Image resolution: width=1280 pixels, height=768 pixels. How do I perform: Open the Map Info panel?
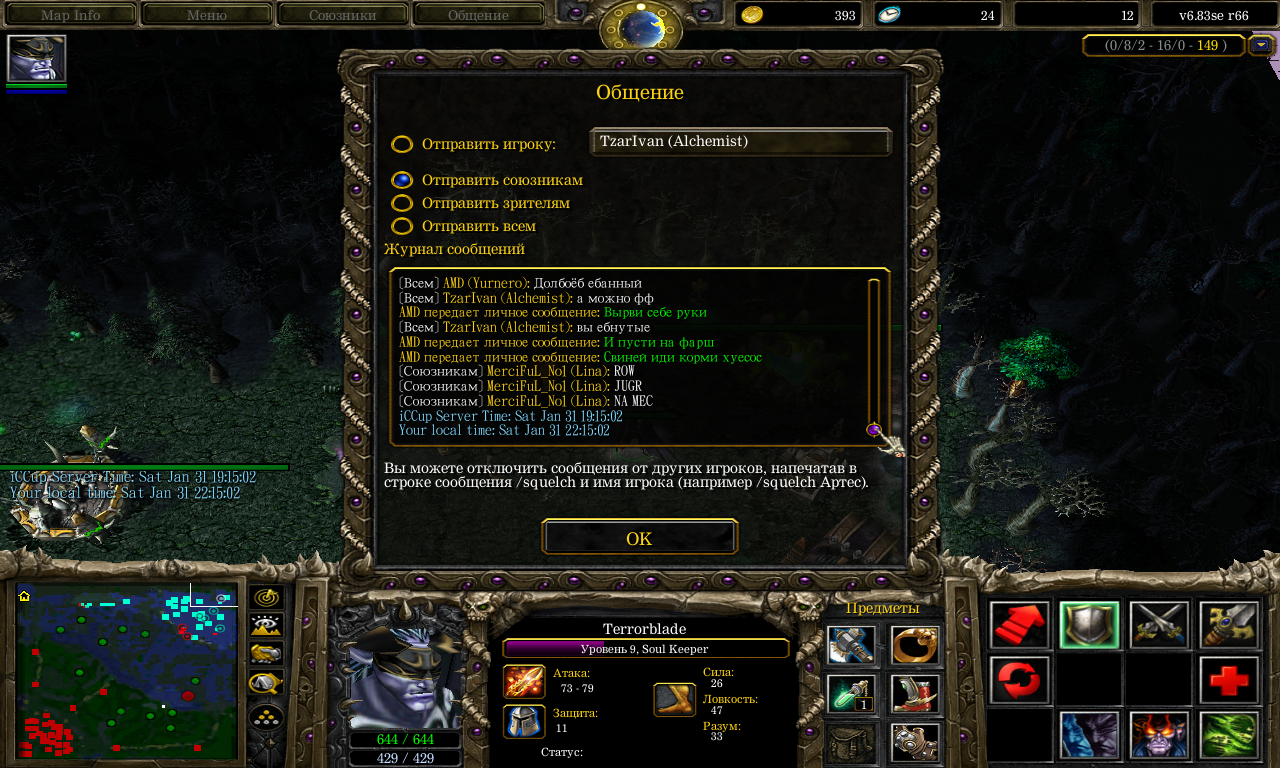click(70, 15)
